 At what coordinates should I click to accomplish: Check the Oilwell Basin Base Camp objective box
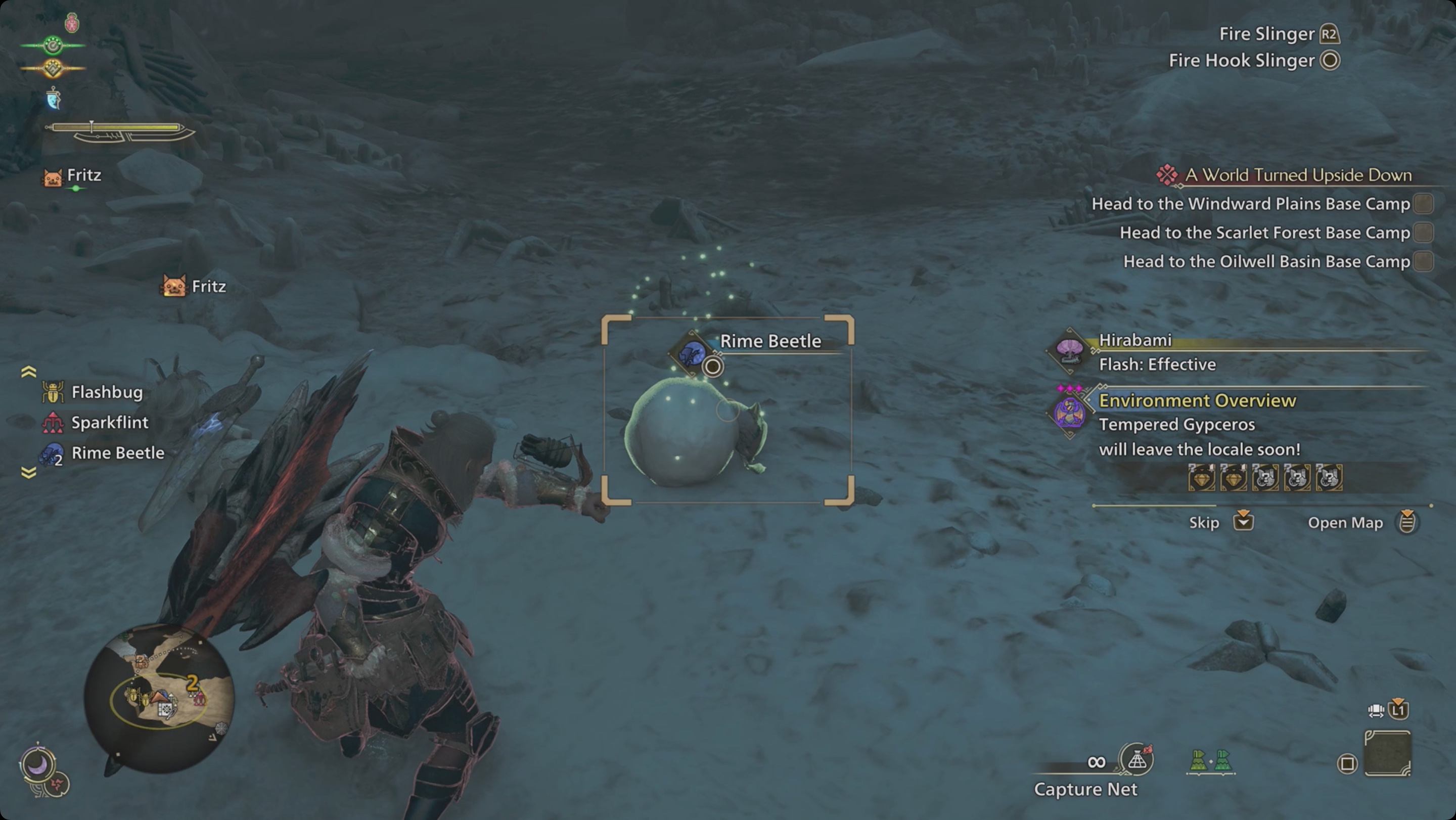[x=1423, y=262]
